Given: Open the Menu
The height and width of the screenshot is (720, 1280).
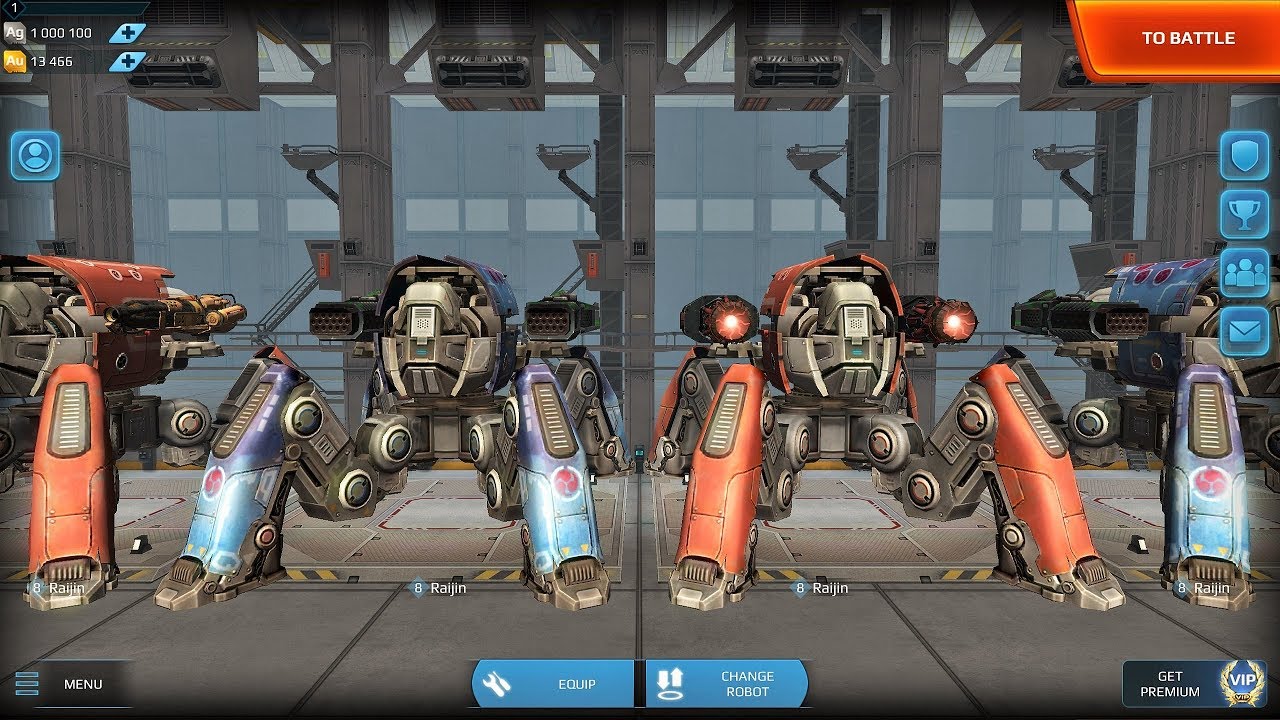Looking at the screenshot, I should point(66,684).
